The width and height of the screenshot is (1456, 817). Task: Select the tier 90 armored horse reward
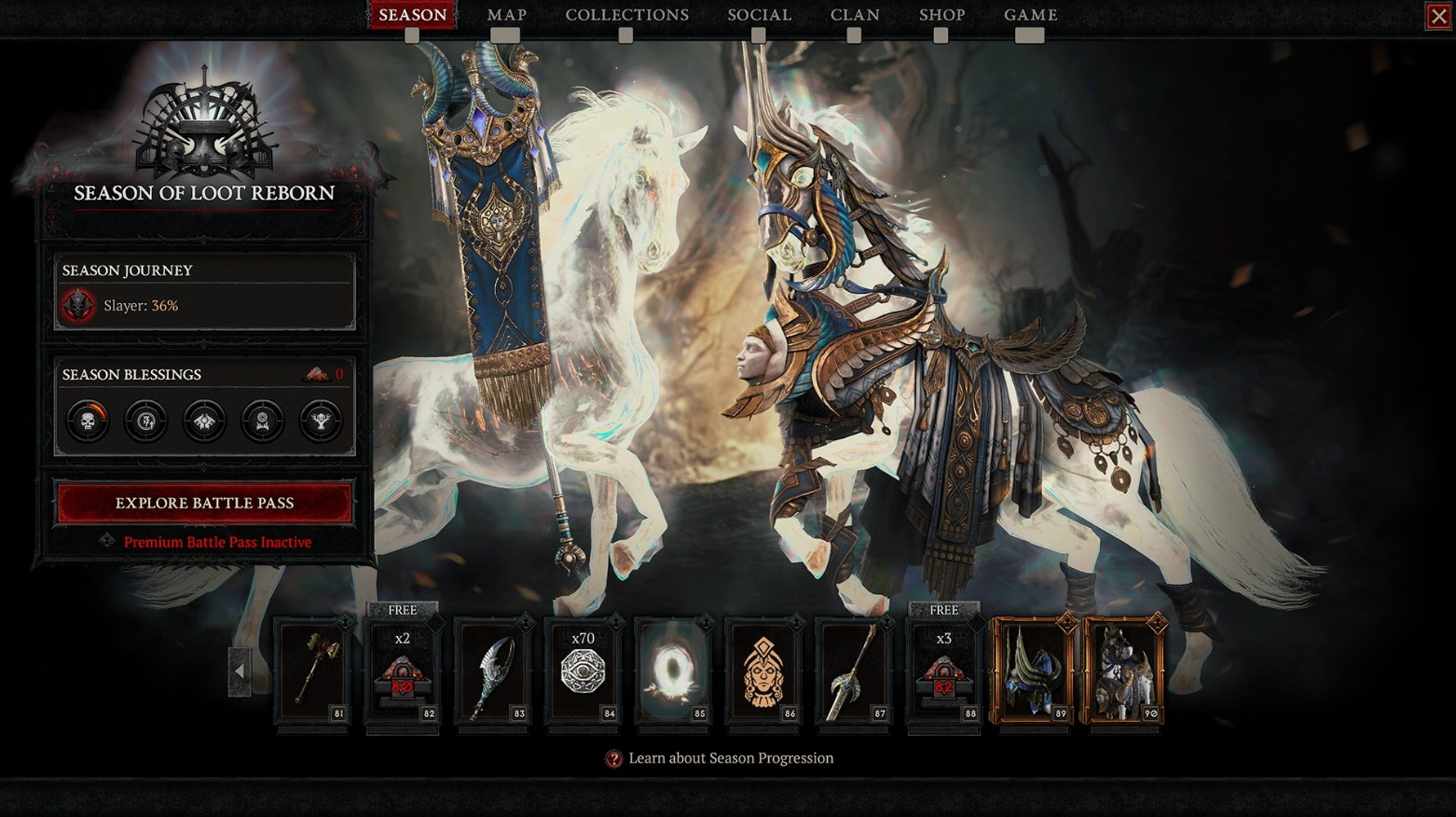click(1124, 671)
